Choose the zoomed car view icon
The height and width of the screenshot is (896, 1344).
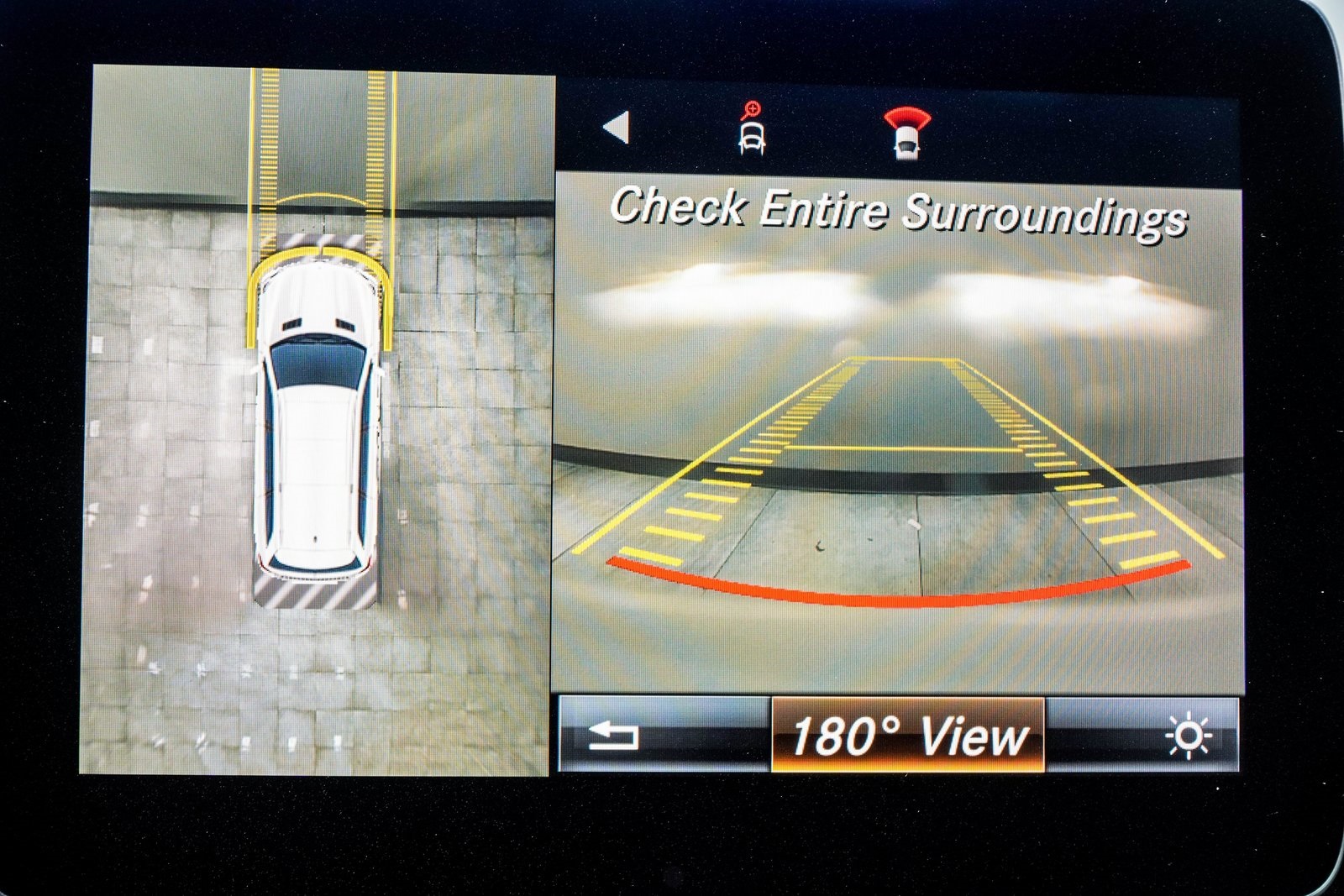[x=751, y=130]
